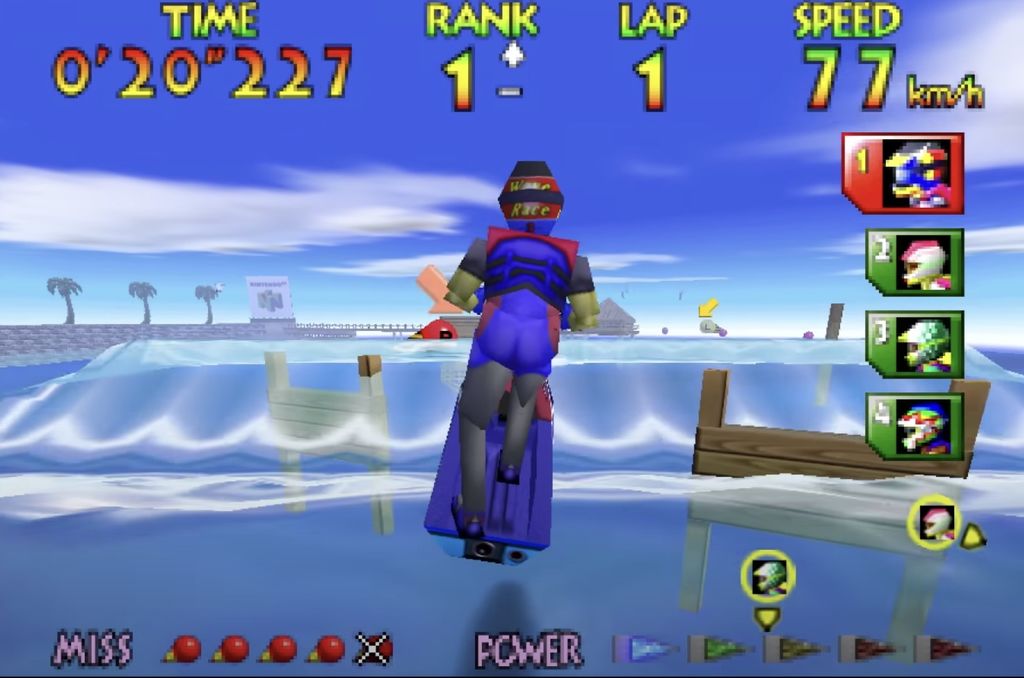Click the crossed-out miss buoy icon
This screenshot has width=1024, height=678.
pyautogui.click(x=374, y=649)
